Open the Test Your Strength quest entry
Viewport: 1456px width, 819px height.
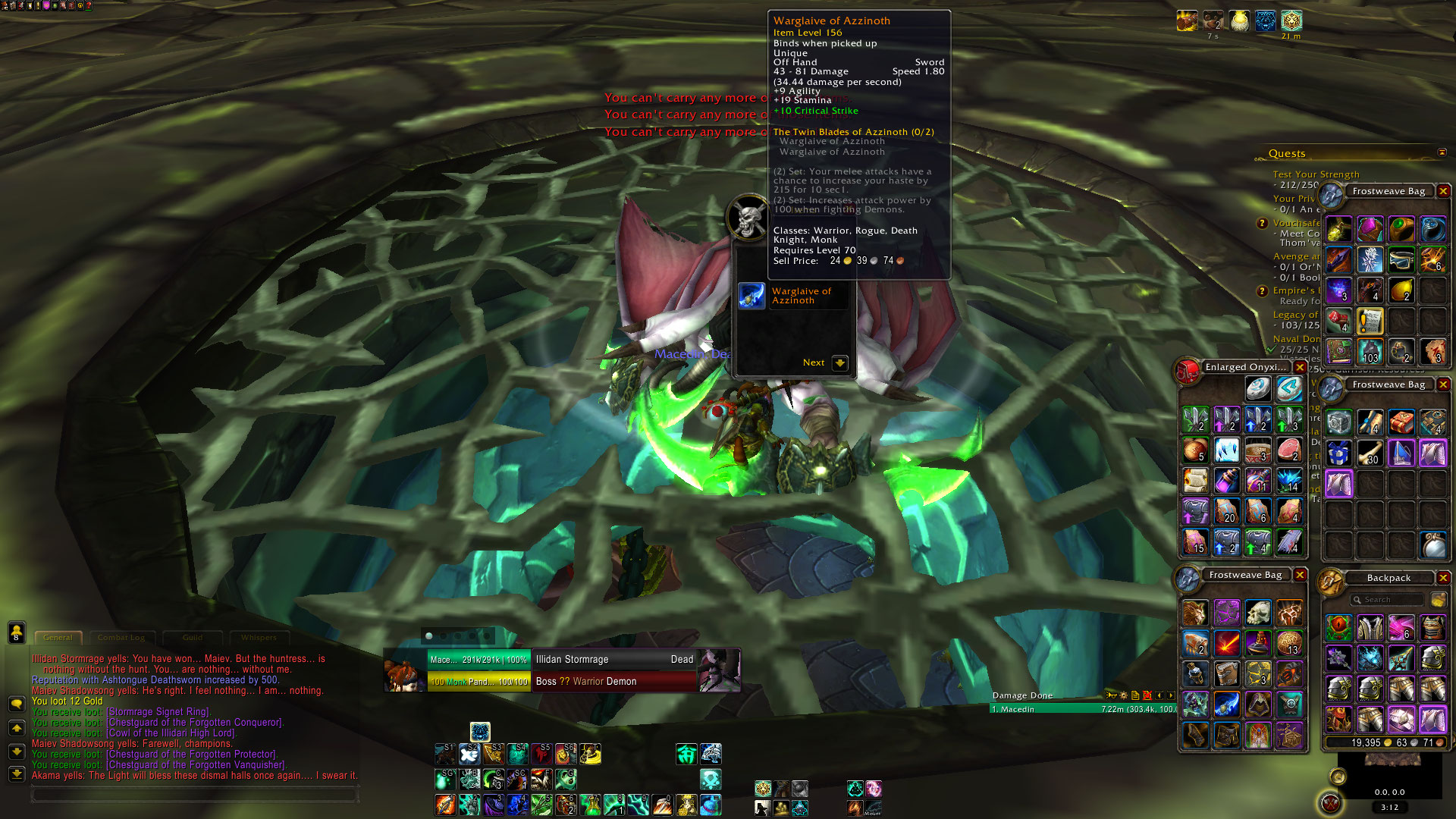1316,174
